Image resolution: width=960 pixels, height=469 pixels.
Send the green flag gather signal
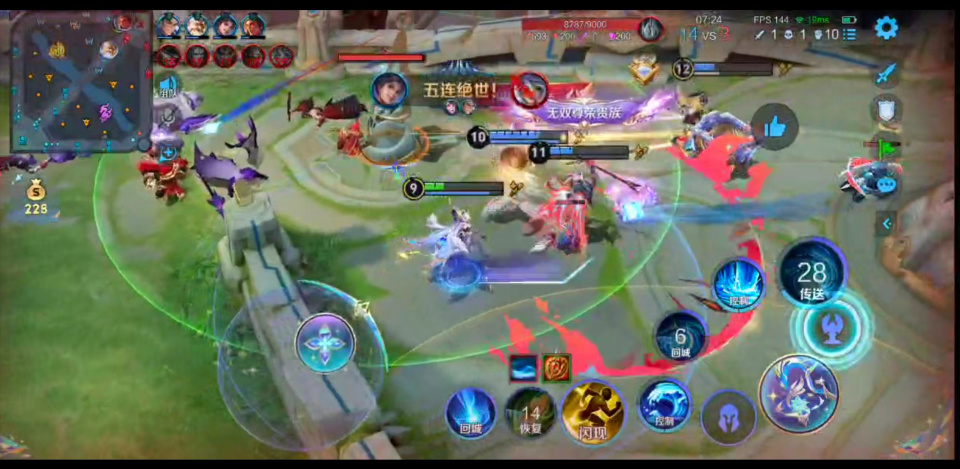pos(886,147)
